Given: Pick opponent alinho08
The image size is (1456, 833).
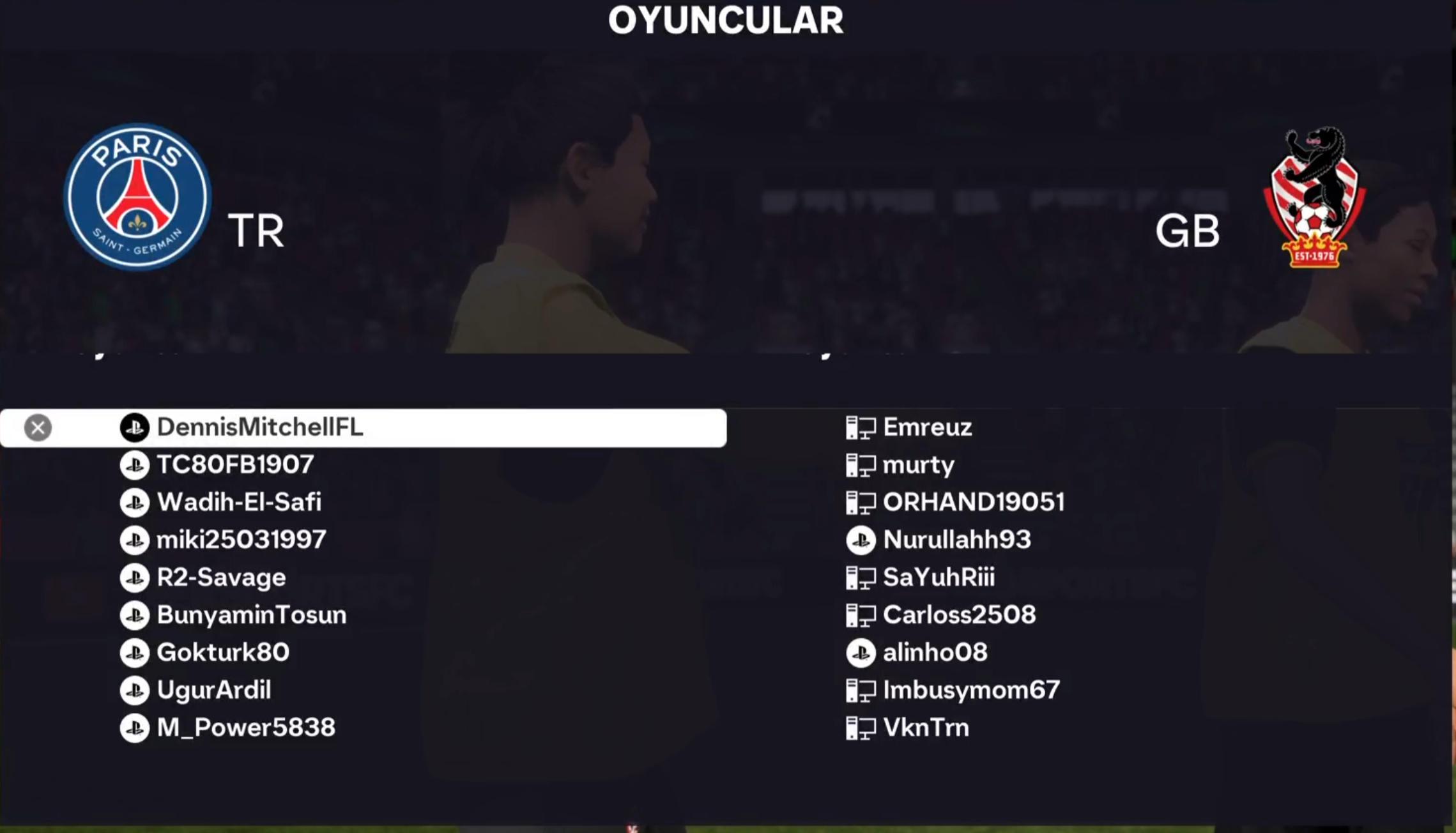Looking at the screenshot, I should tap(935, 653).
